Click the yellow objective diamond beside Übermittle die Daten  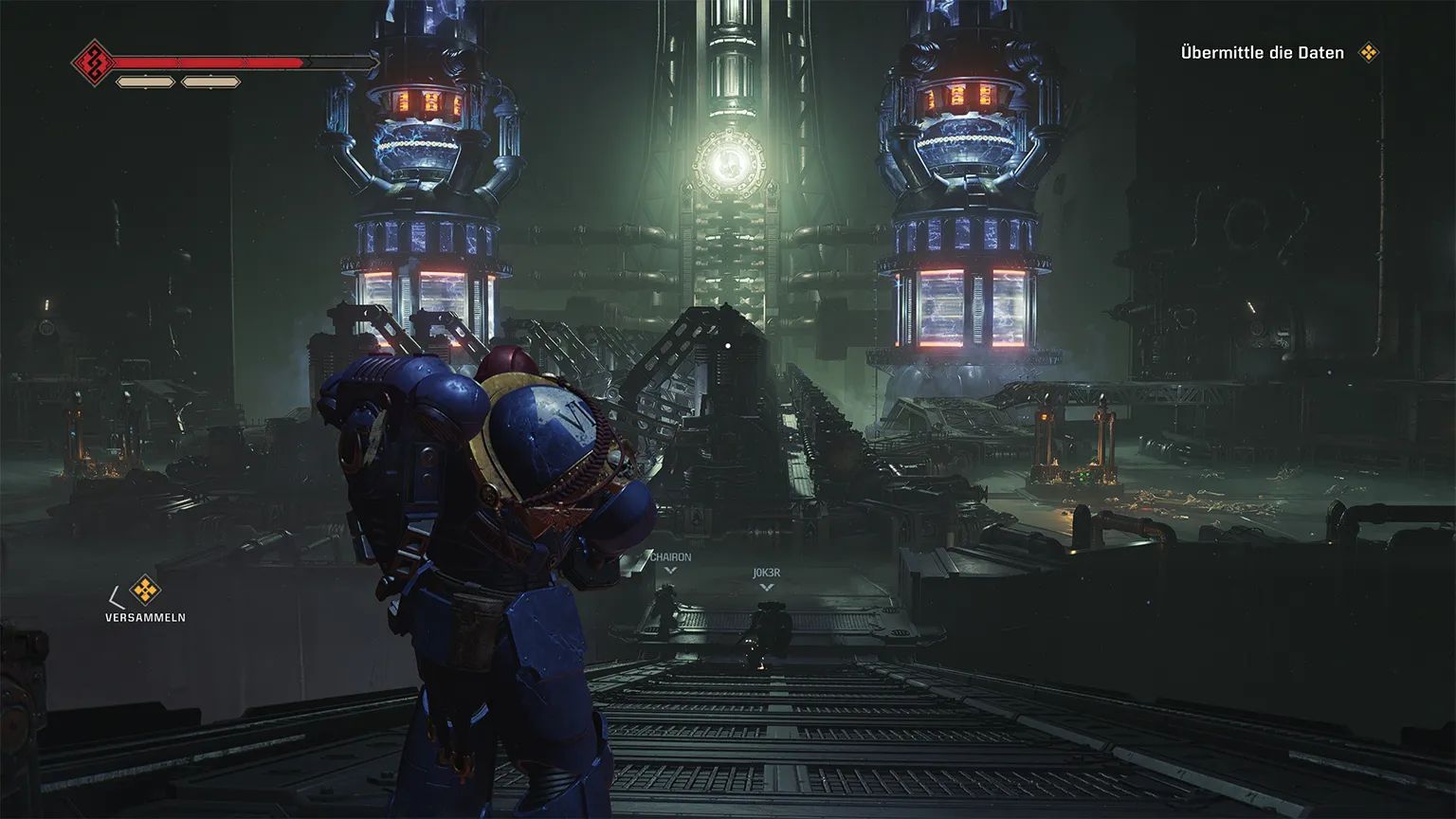point(1368,53)
